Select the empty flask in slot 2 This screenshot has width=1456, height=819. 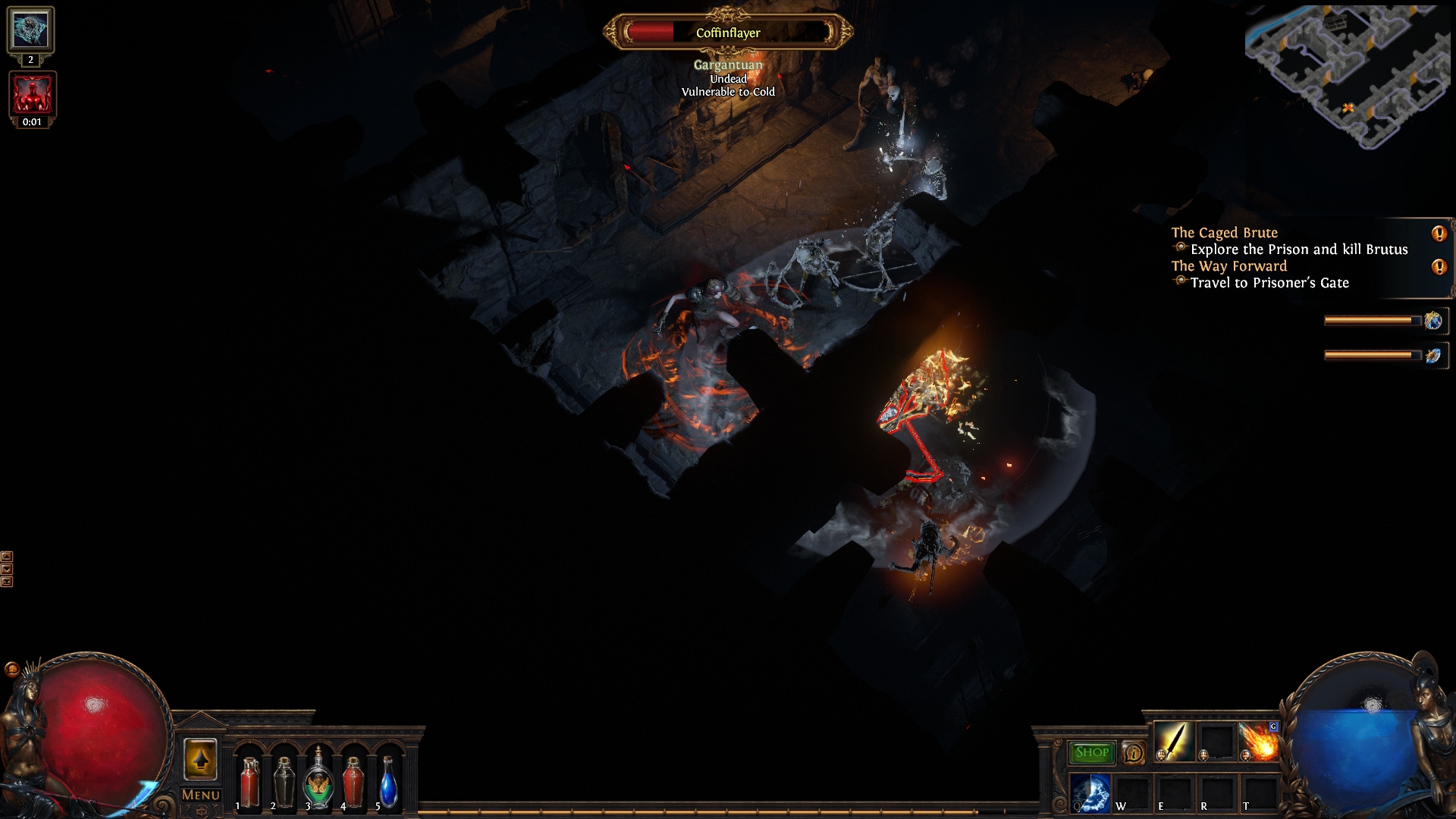coord(284,781)
